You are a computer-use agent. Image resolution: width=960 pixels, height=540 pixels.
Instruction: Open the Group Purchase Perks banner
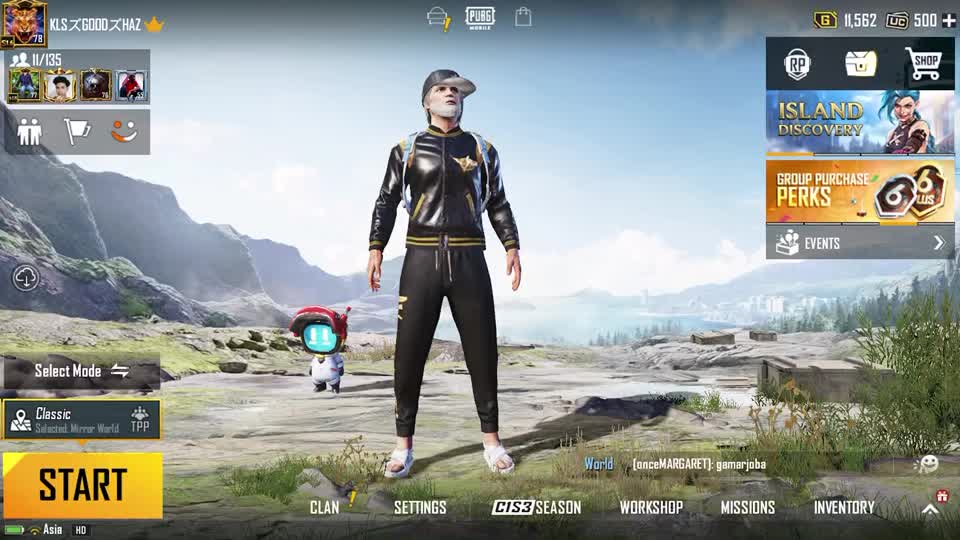pyautogui.click(x=860, y=190)
